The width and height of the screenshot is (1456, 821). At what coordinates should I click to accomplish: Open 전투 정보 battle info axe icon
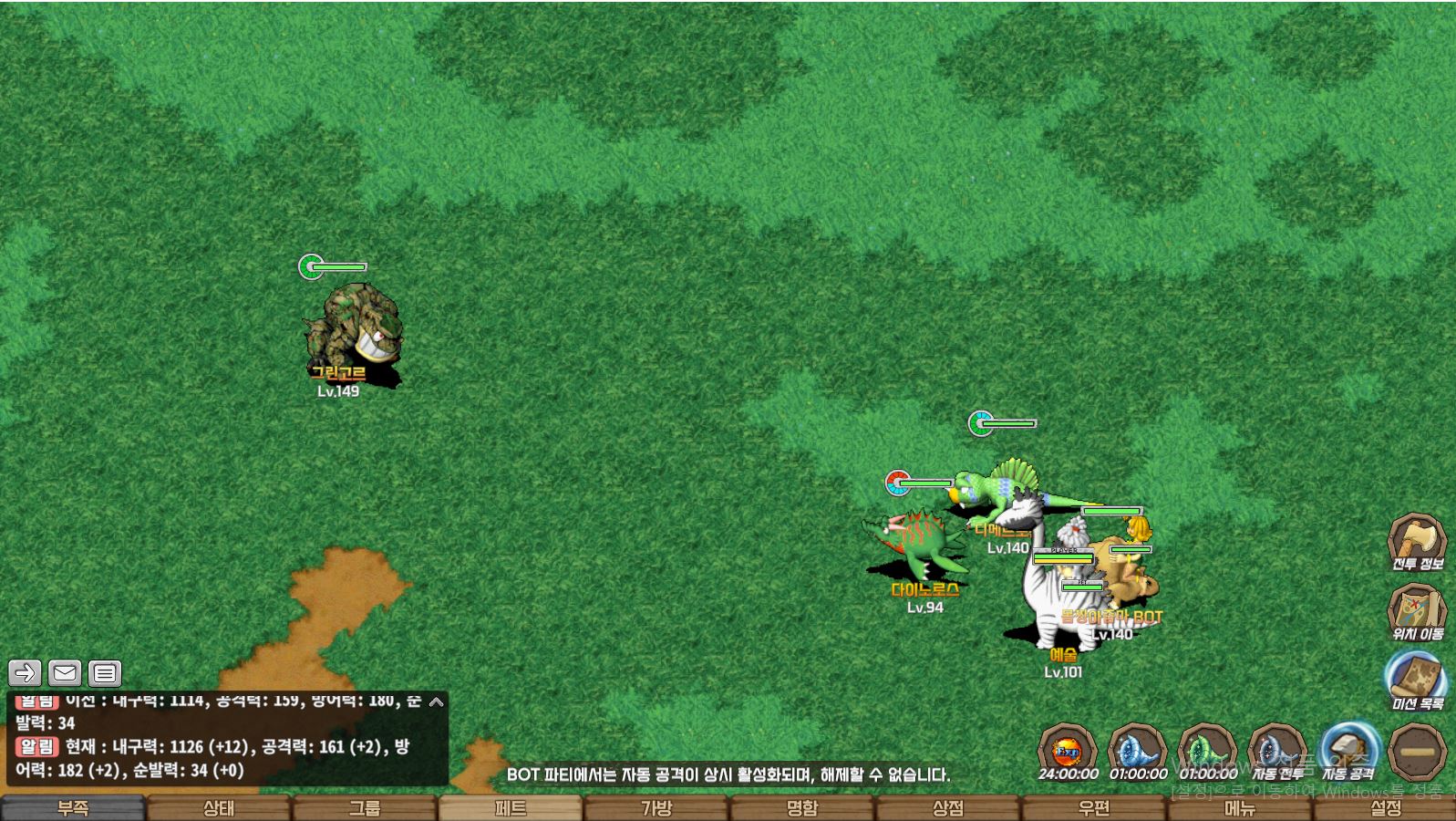pos(1417,540)
